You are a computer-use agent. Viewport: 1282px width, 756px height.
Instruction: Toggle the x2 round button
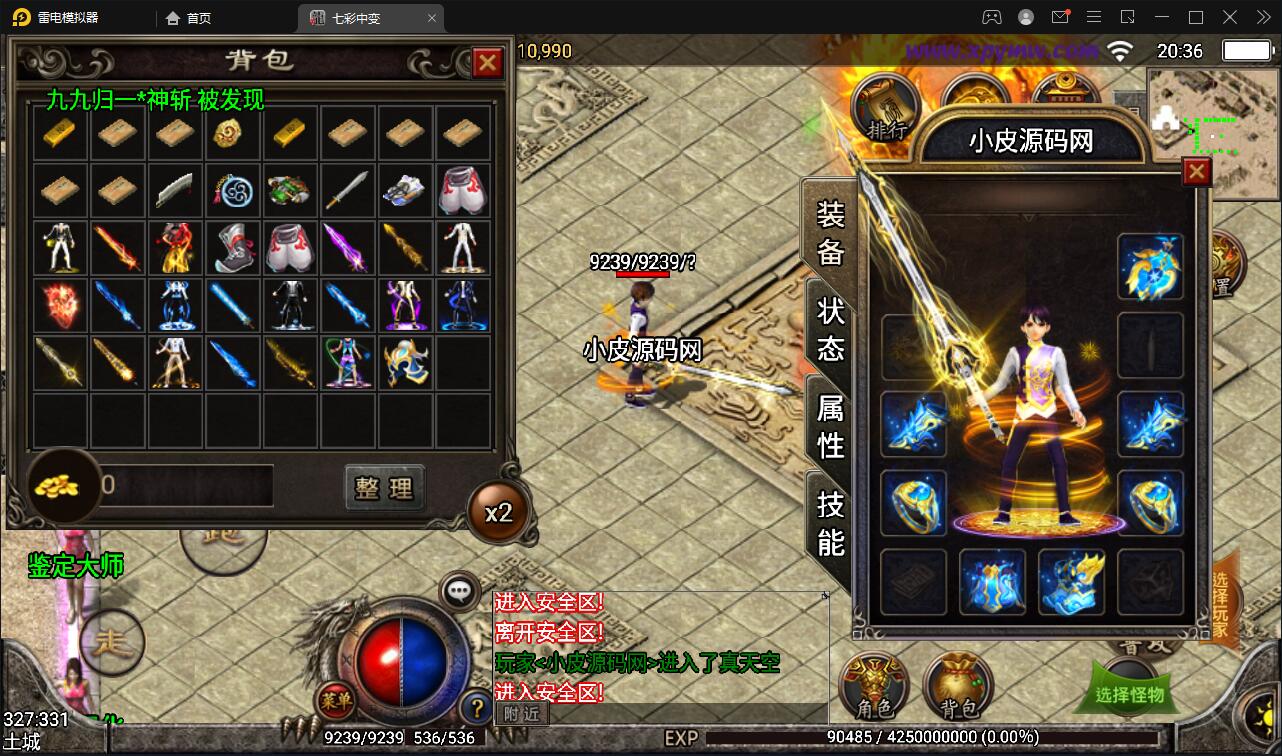pos(498,512)
